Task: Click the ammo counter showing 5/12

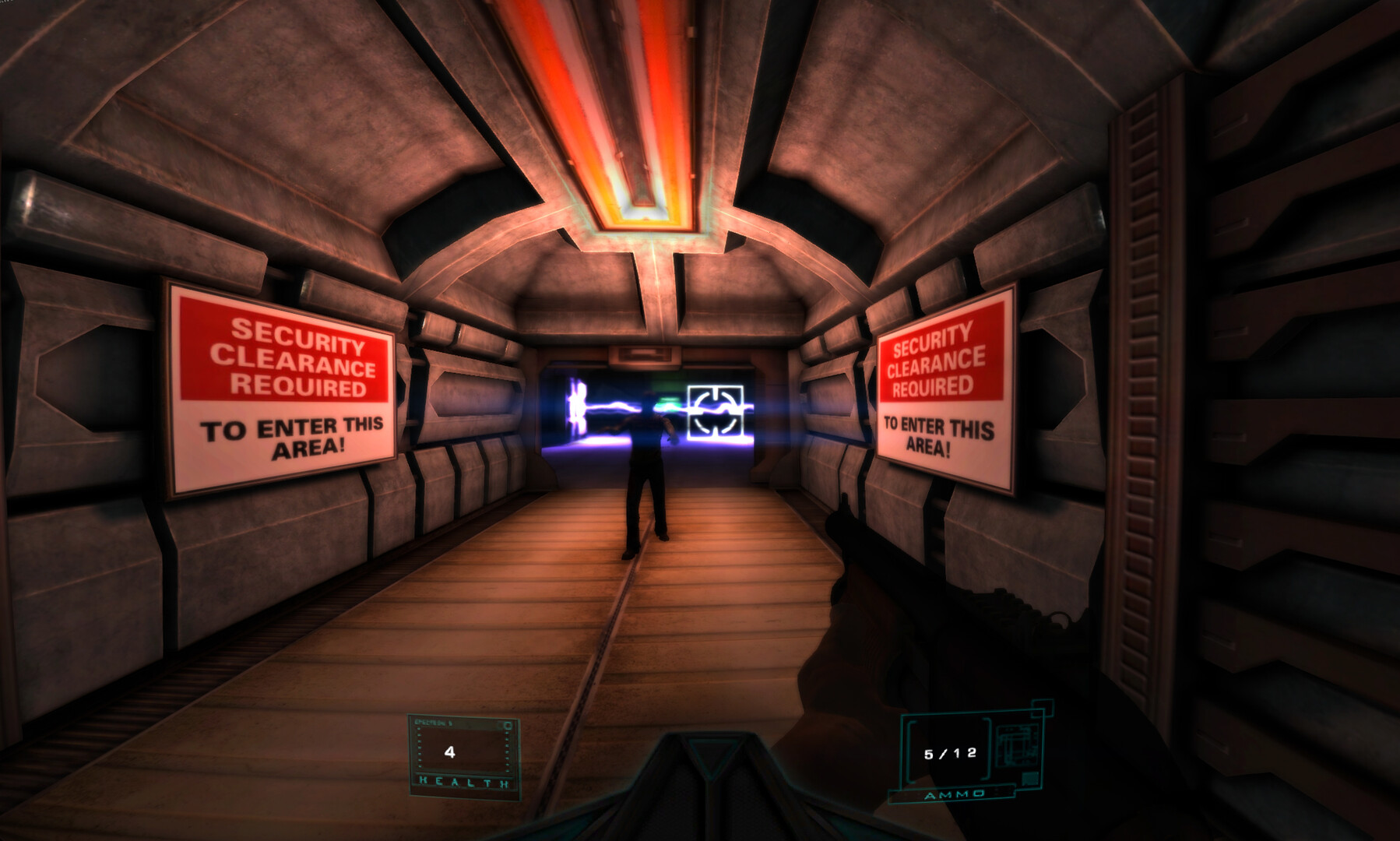Action: tap(950, 753)
